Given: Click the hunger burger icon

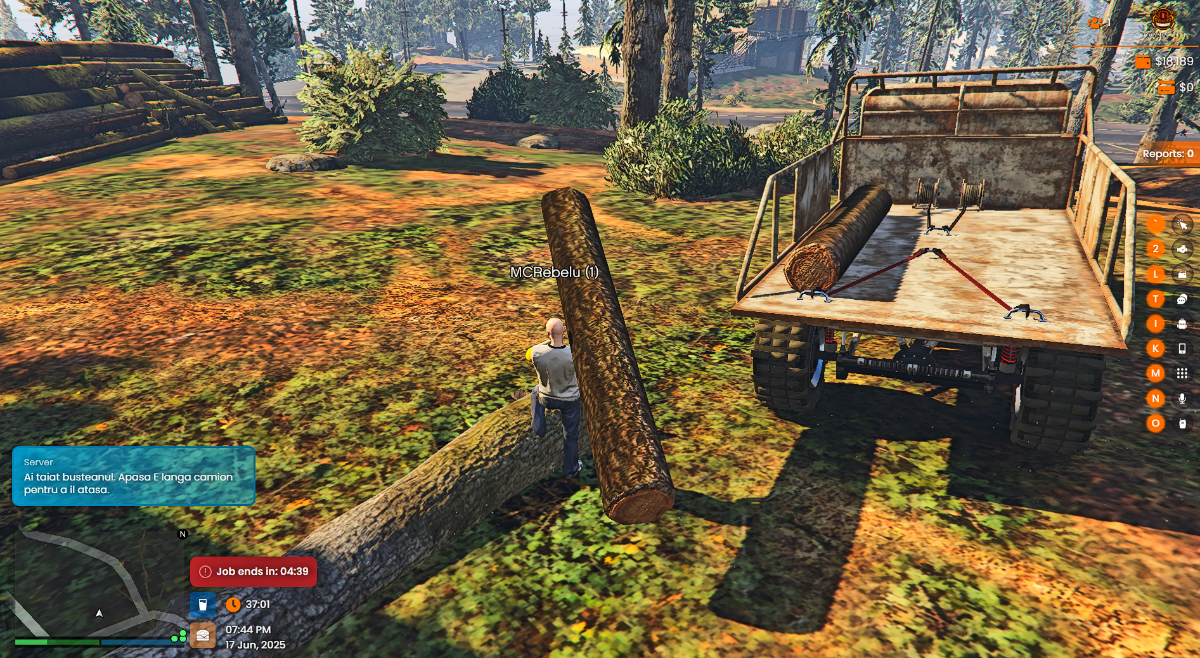Looking at the screenshot, I should 202,635.
